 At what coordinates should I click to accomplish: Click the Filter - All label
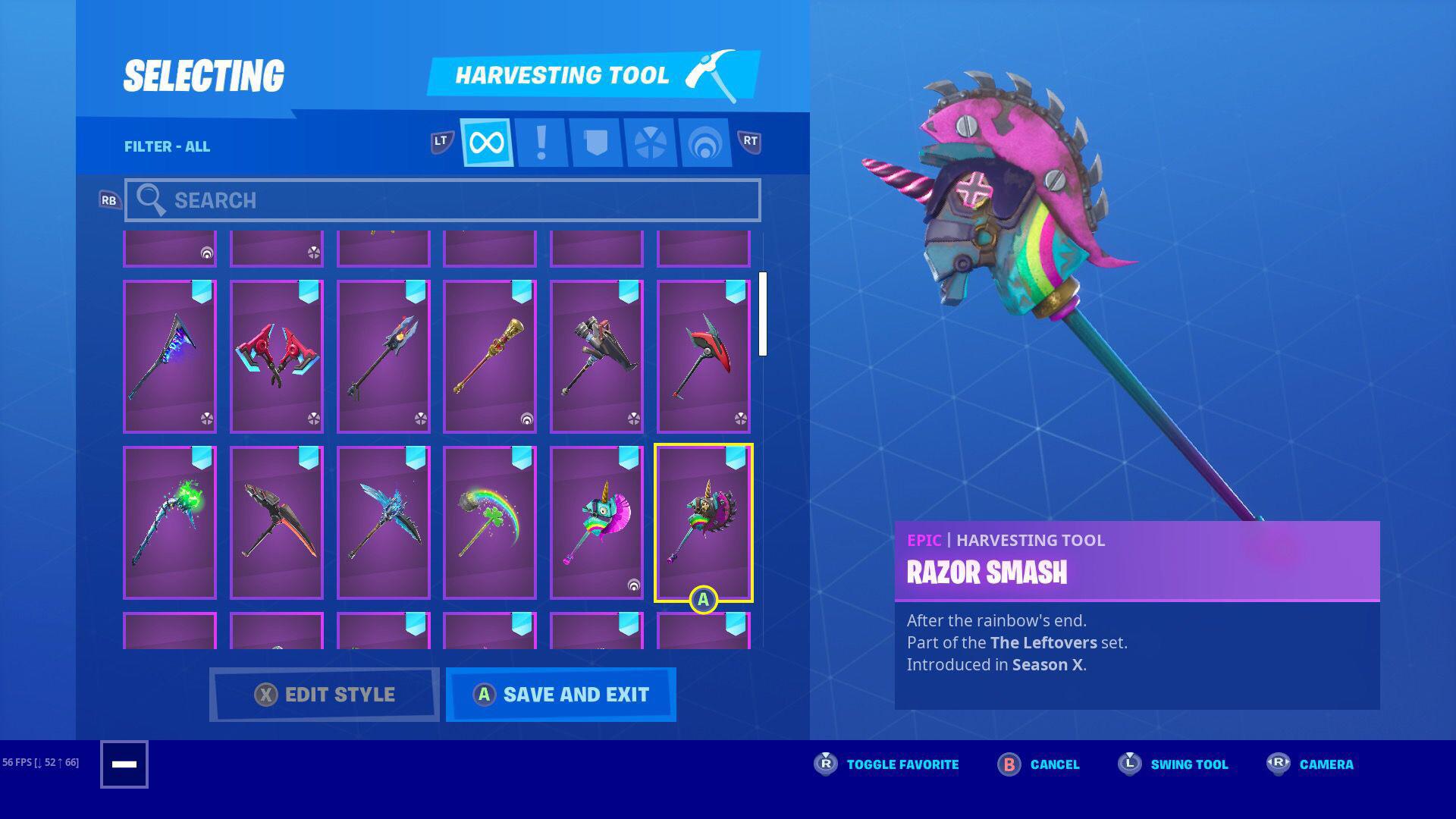coord(168,146)
